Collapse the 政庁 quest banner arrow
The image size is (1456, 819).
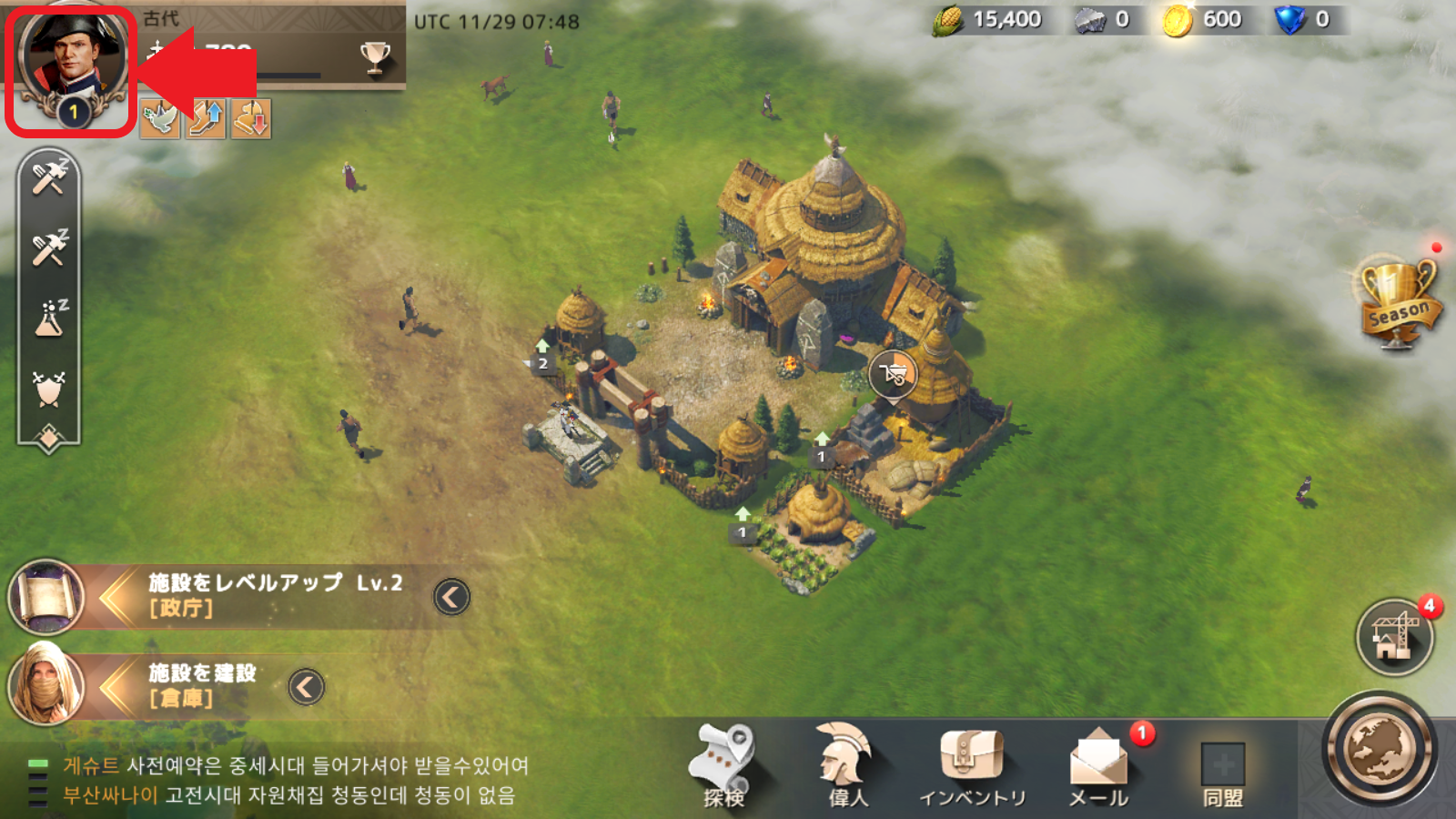click(x=451, y=597)
